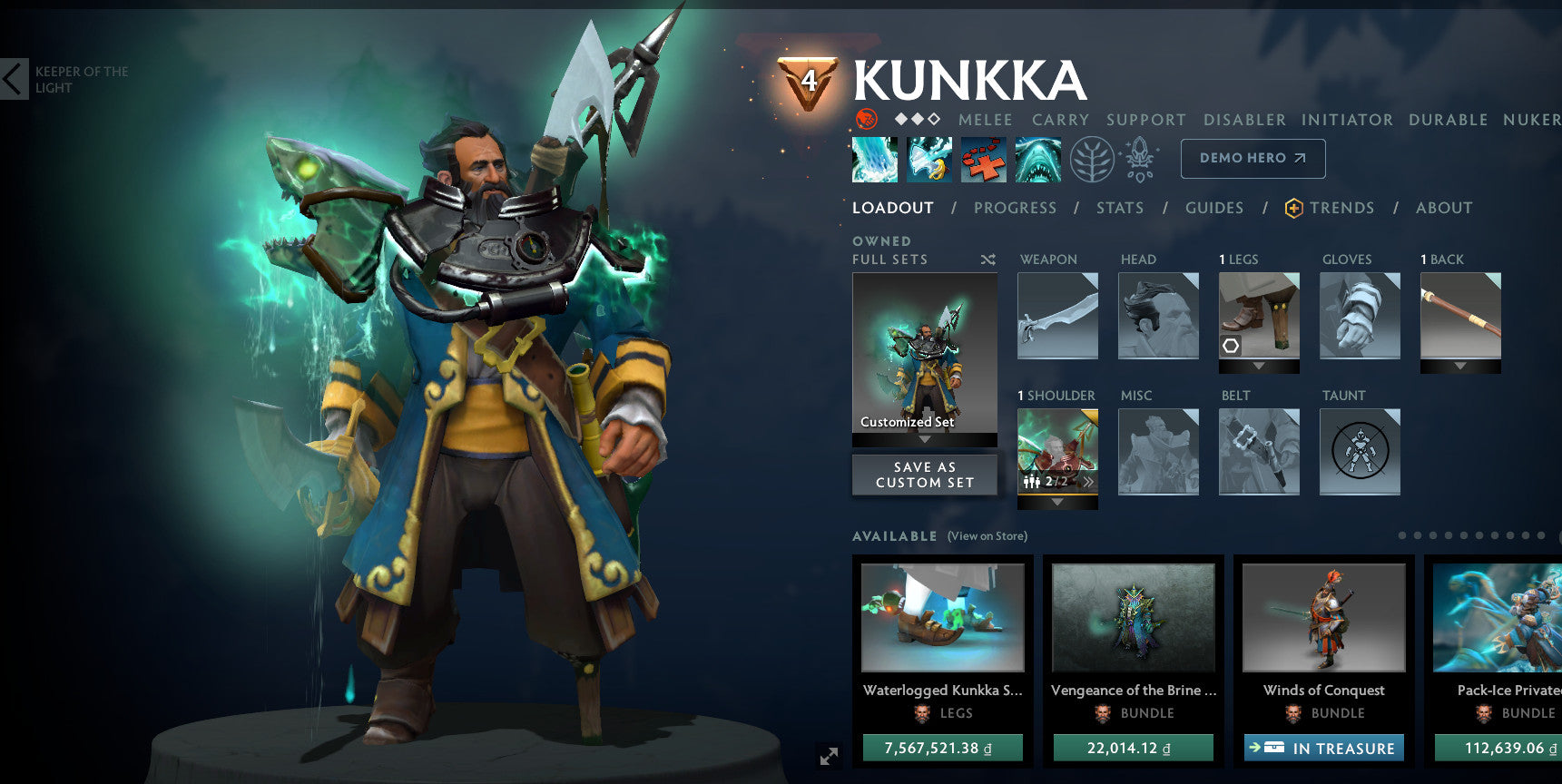The width and height of the screenshot is (1562, 784).
Task: Select the empty TAUNT slot icon
Action: click(x=1359, y=451)
